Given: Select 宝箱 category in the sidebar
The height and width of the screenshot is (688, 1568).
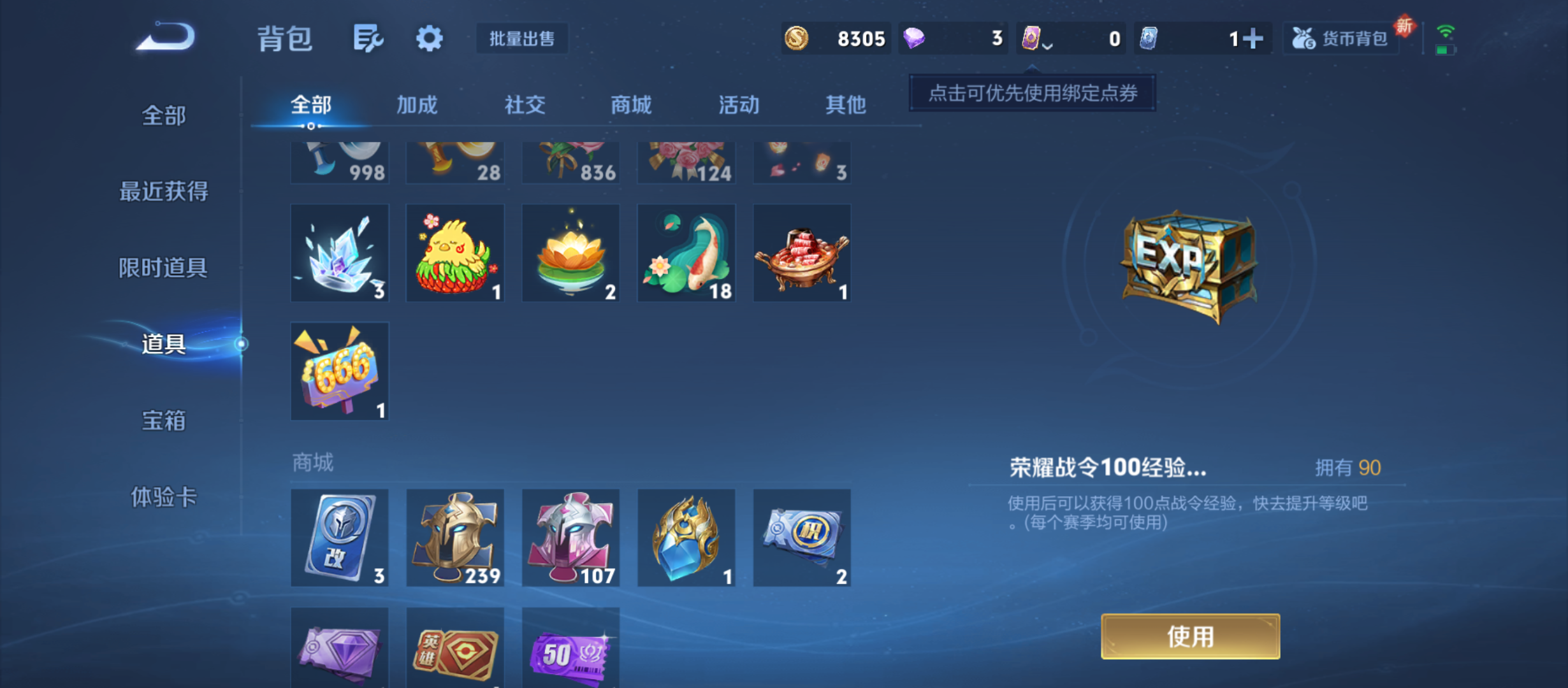Looking at the screenshot, I should [164, 420].
